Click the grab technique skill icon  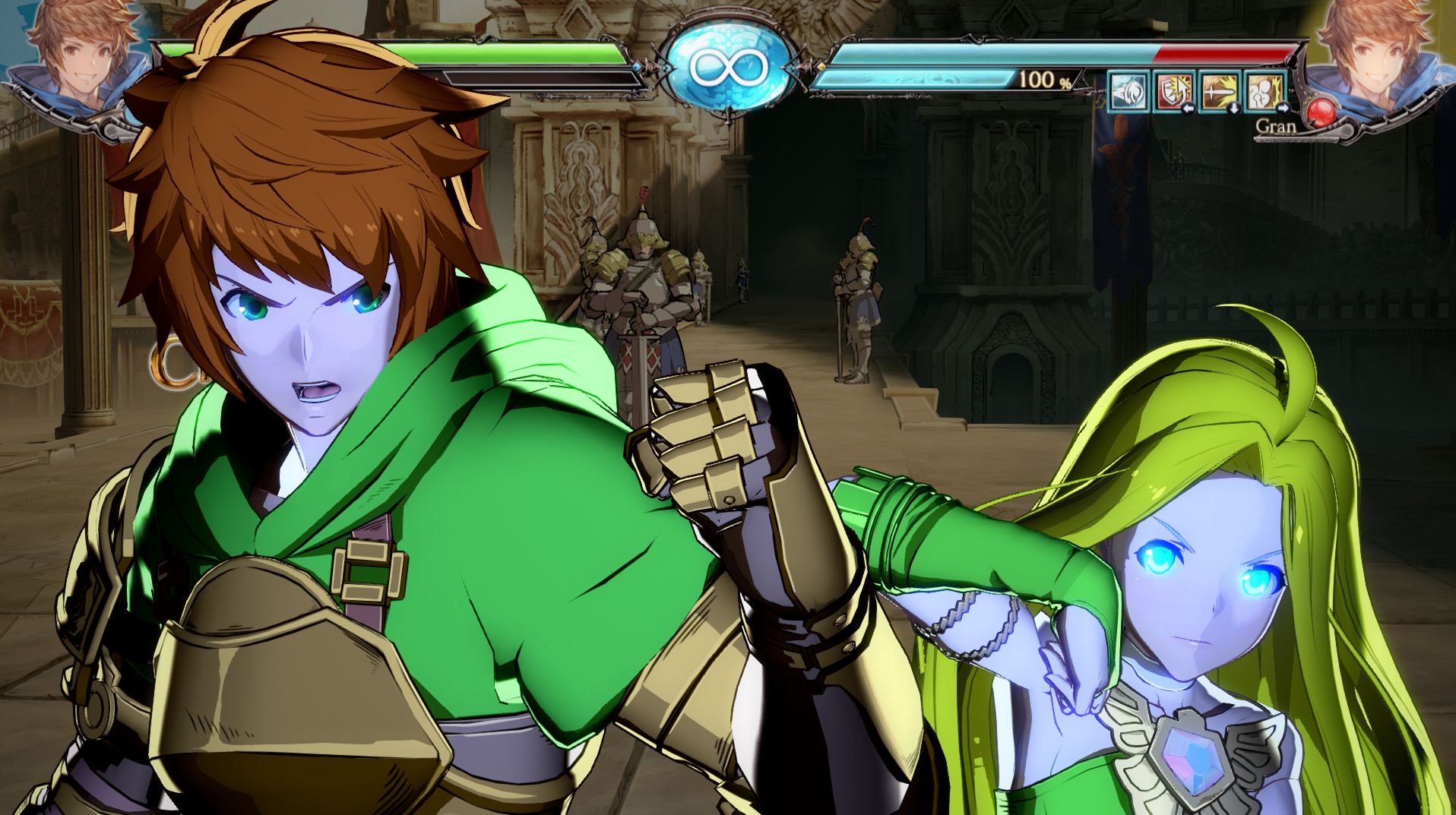coord(1264,92)
